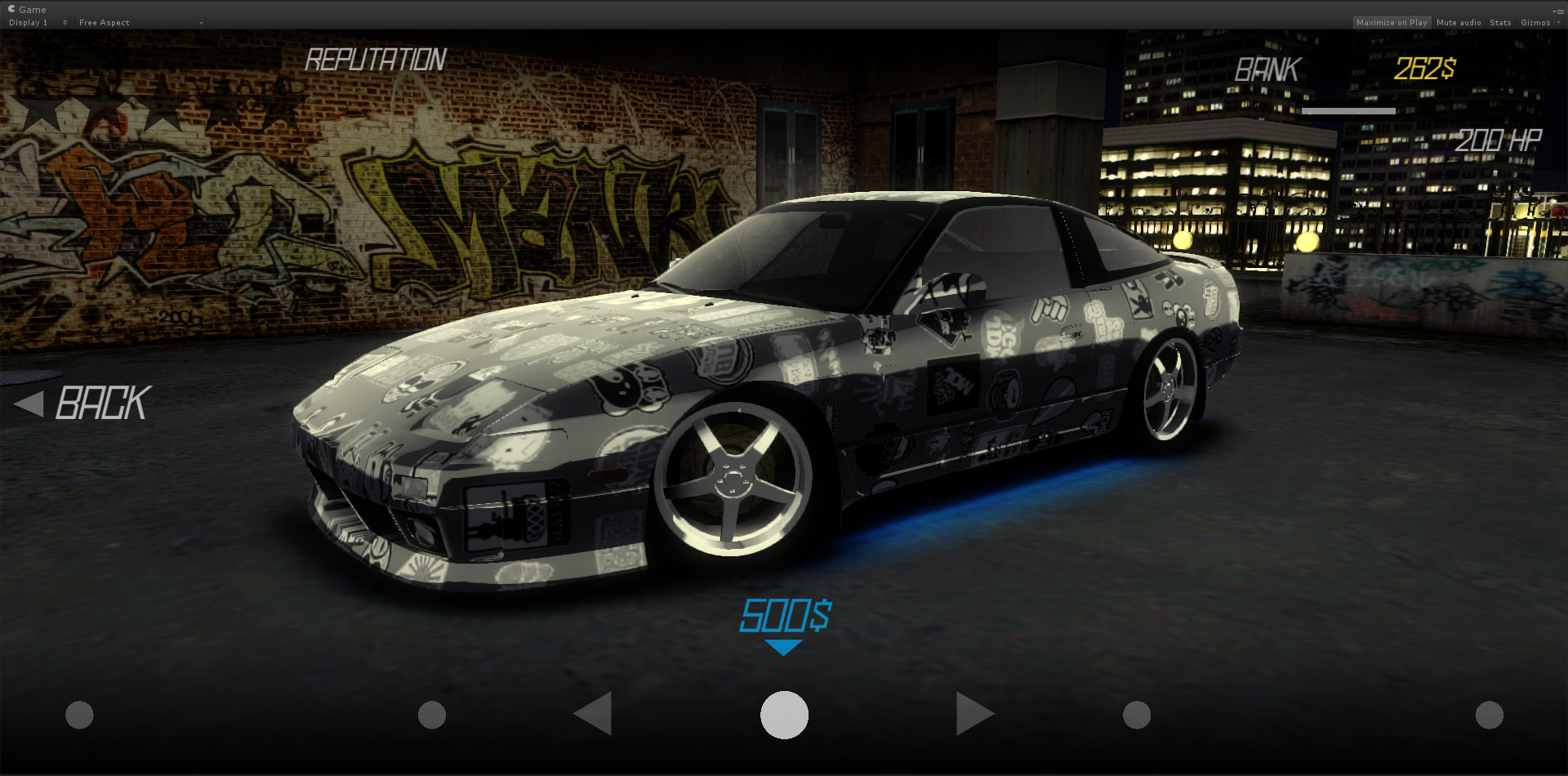Toggle Mute audio

click(x=1459, y=22)
